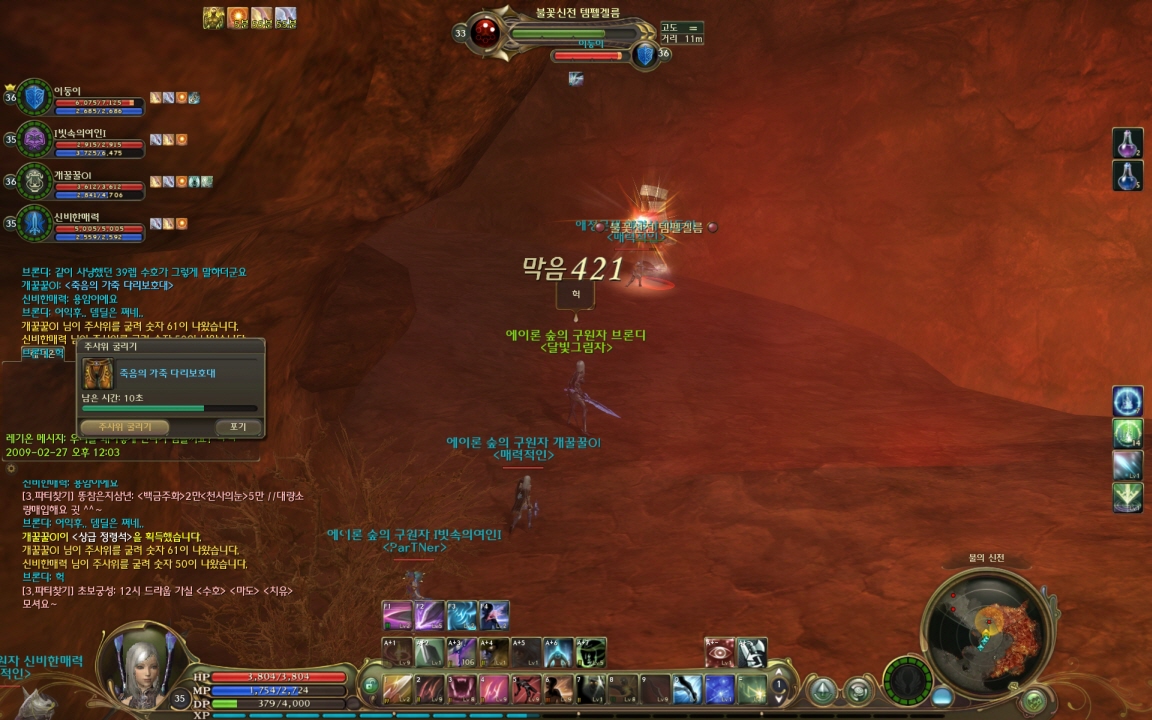Use the blue potion quick slot
1152x720 pixels.
[1128, 177]
